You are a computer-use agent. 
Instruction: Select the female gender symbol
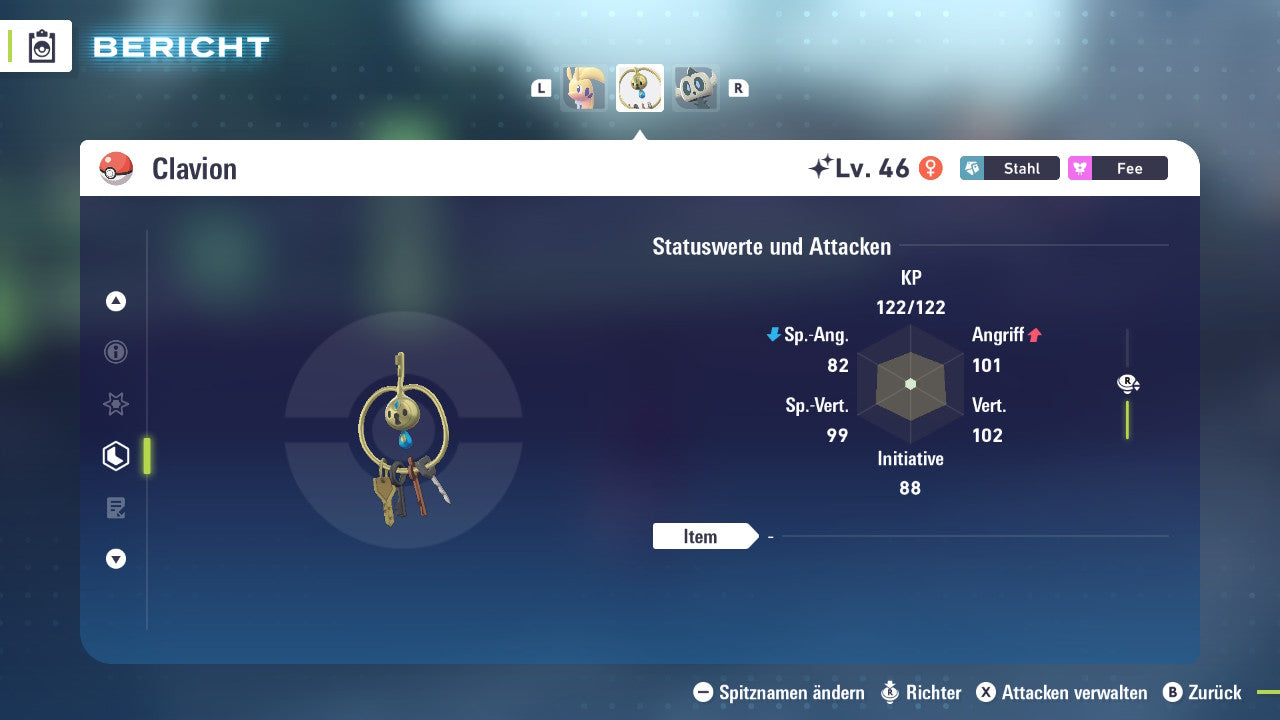point(931,168)
